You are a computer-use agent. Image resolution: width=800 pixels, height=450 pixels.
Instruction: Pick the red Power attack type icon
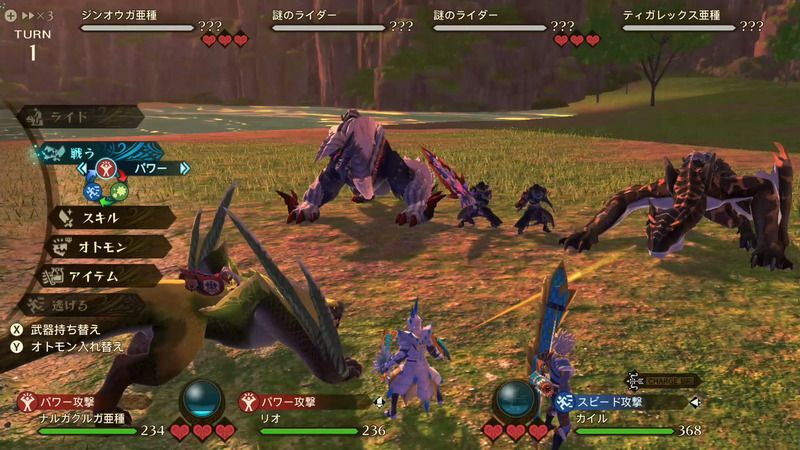coord(108,169)
